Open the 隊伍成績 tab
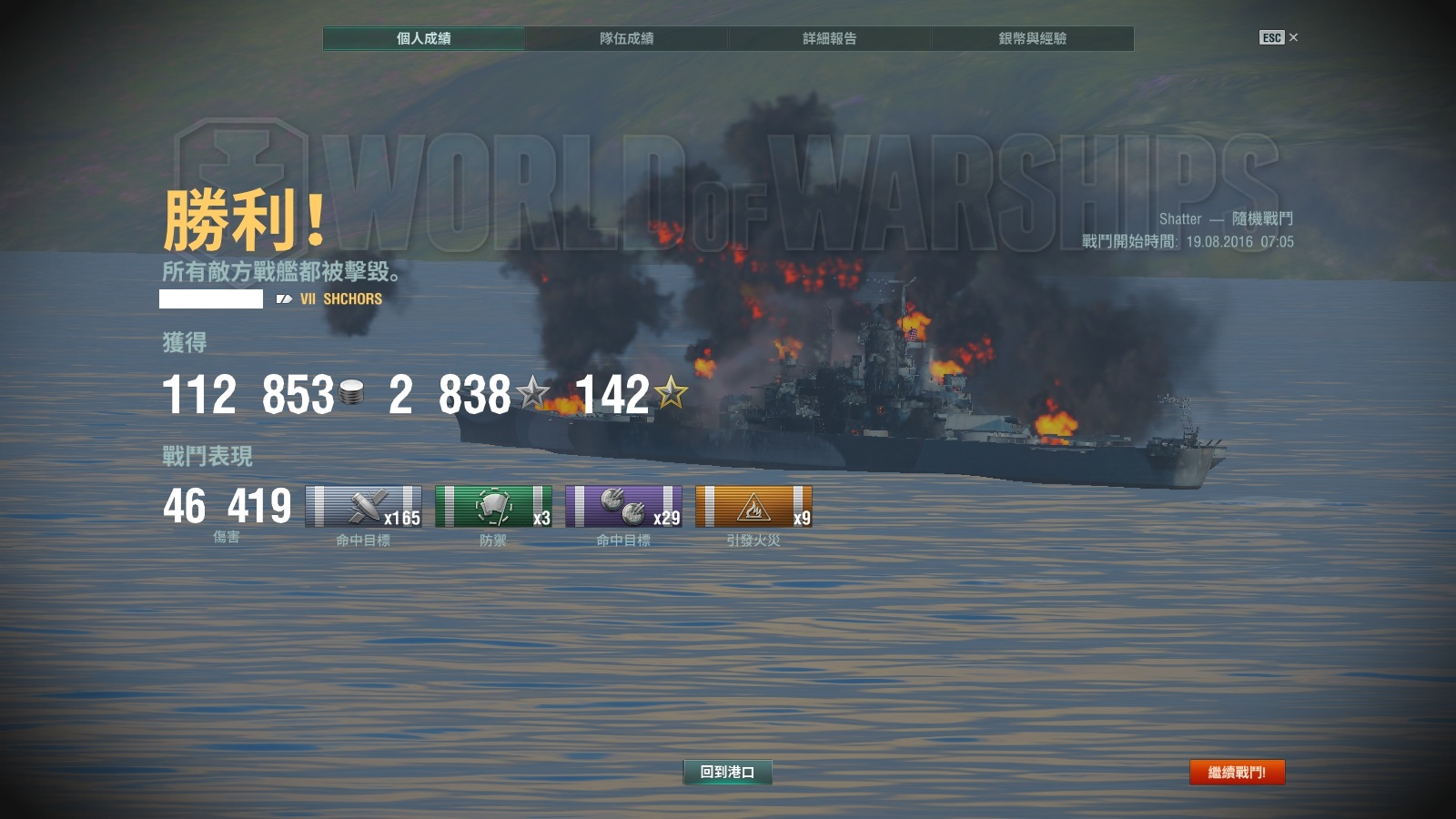This screenshot has height=819, width=1456. [x=626, y=38]
